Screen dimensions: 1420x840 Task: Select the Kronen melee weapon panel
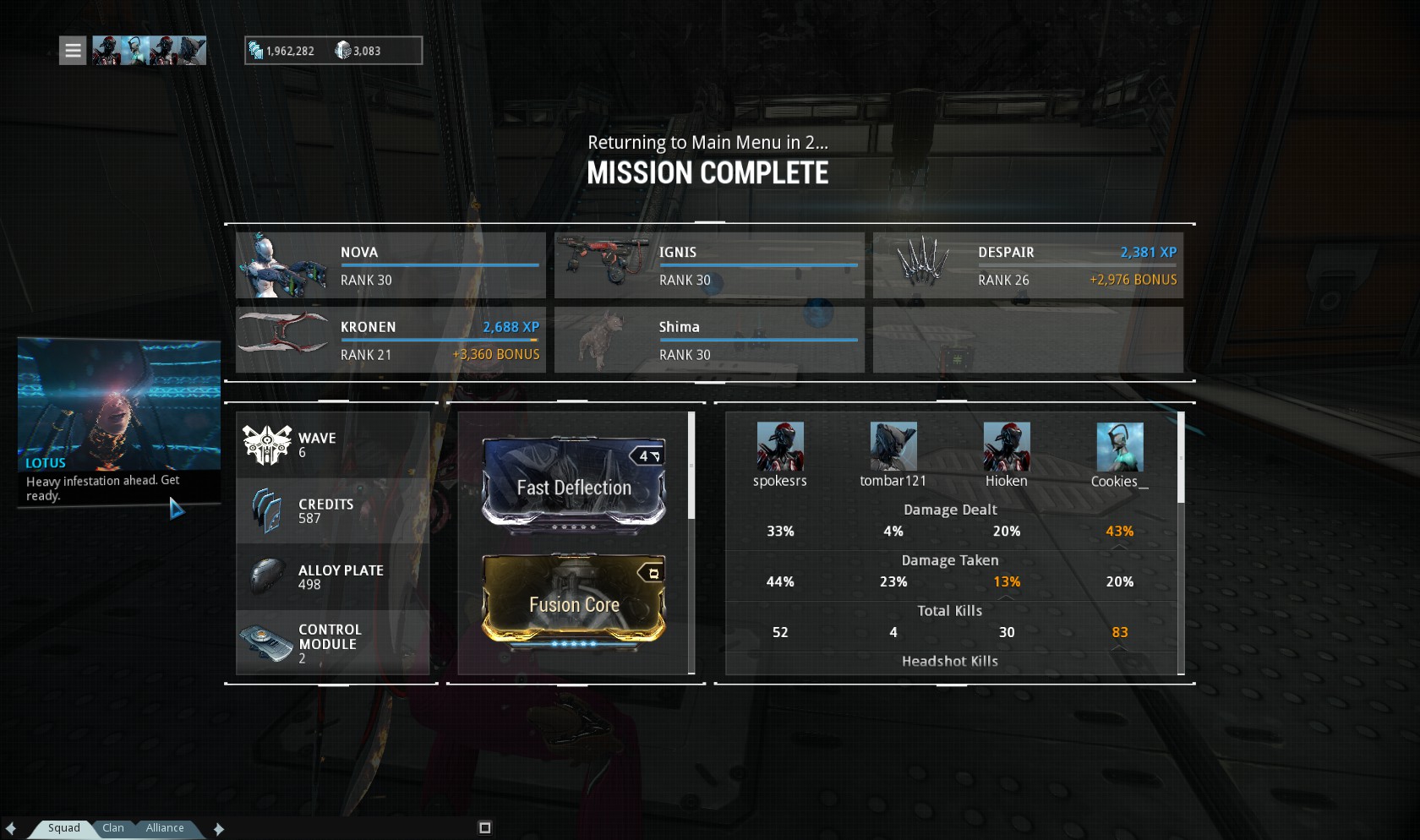390,340
